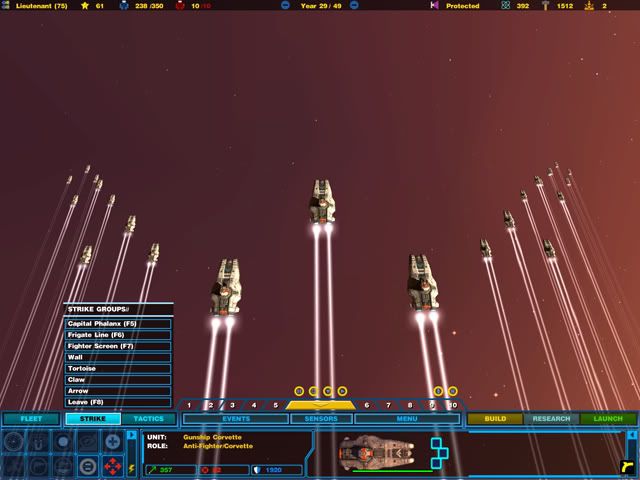Select the Claw formation

(x=118, y=379)
